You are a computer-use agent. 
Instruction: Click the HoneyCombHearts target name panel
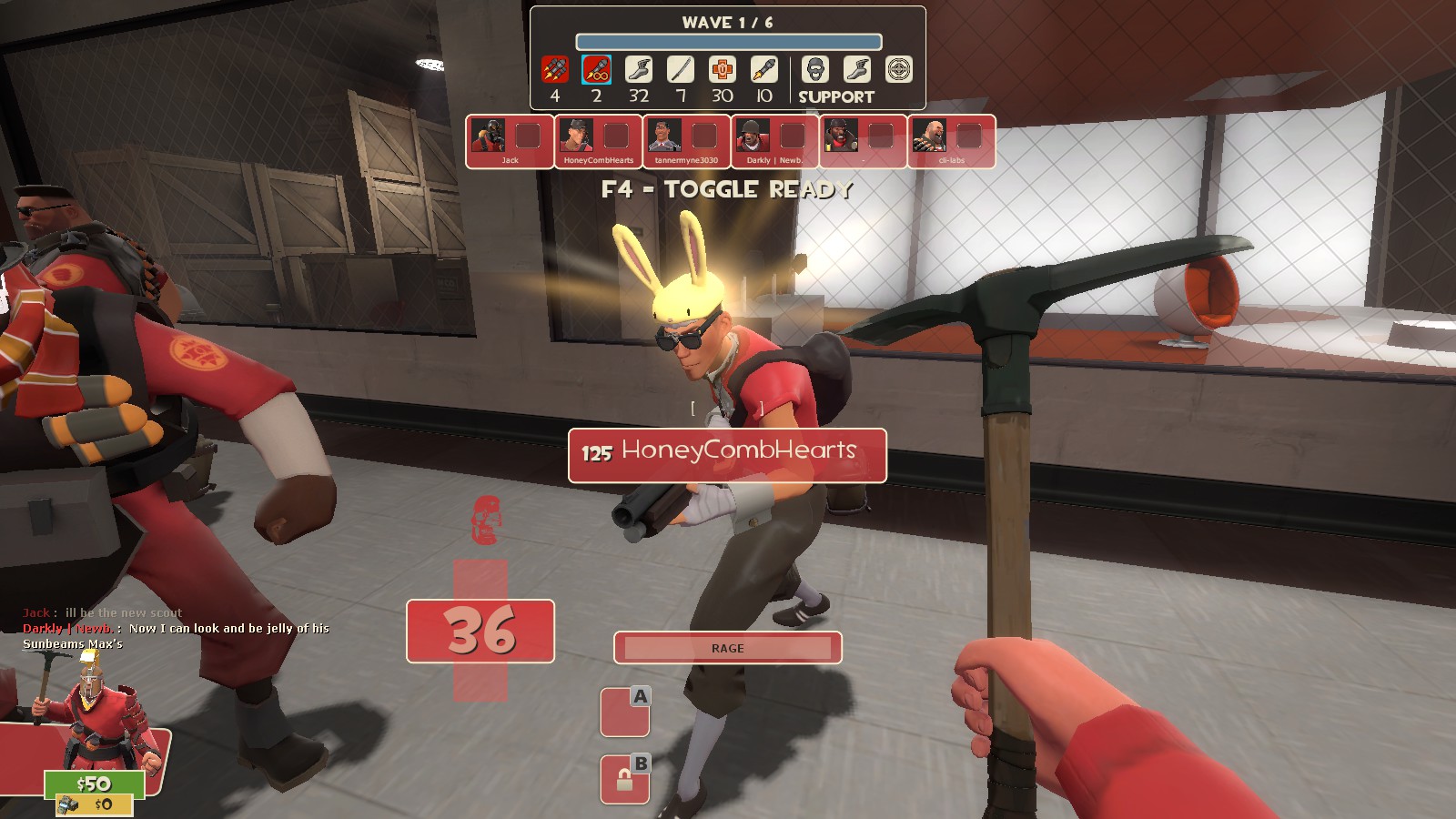pyautogui.click(x=727, y=455)
